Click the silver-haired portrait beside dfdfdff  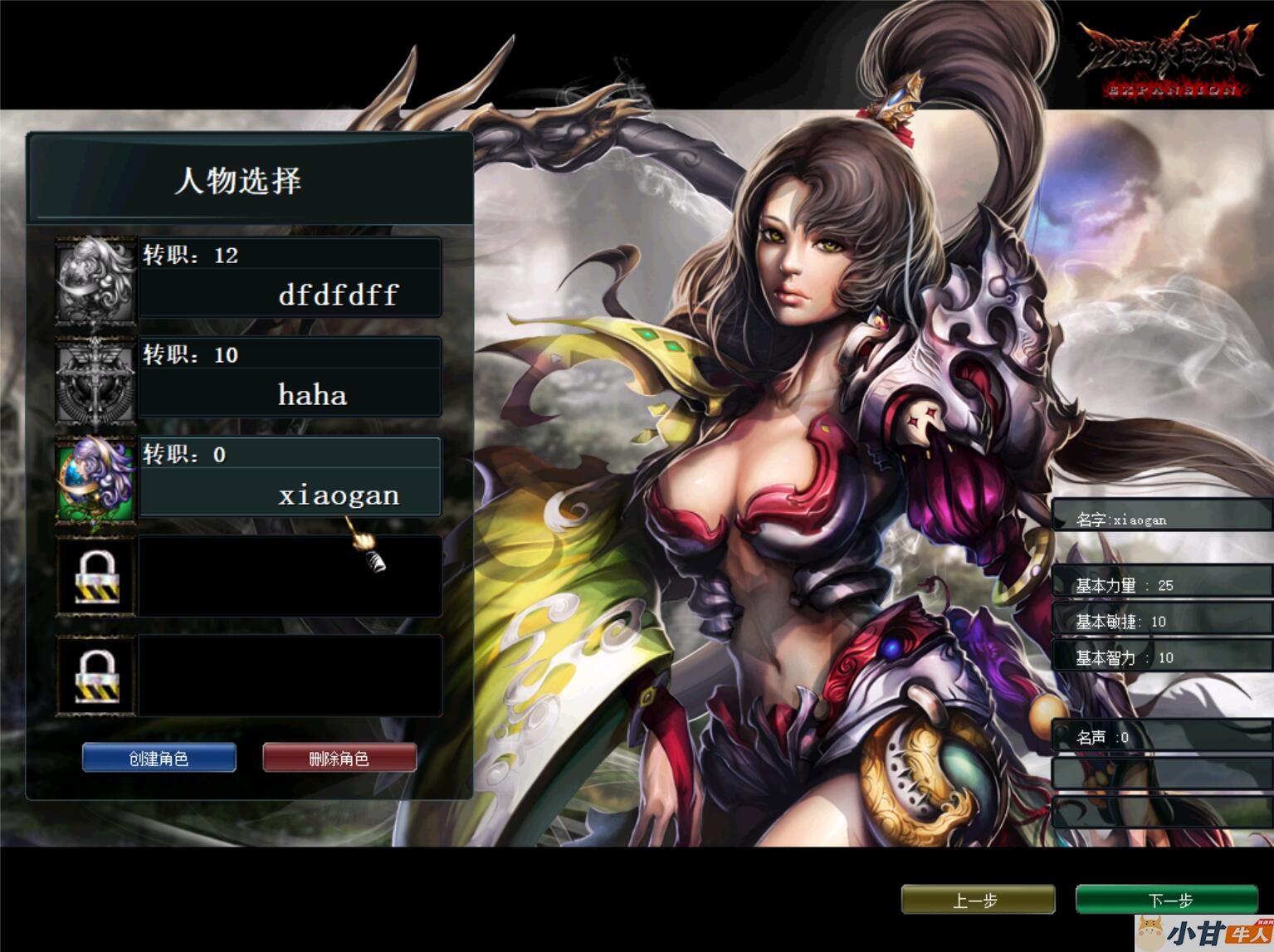(95, 279)
